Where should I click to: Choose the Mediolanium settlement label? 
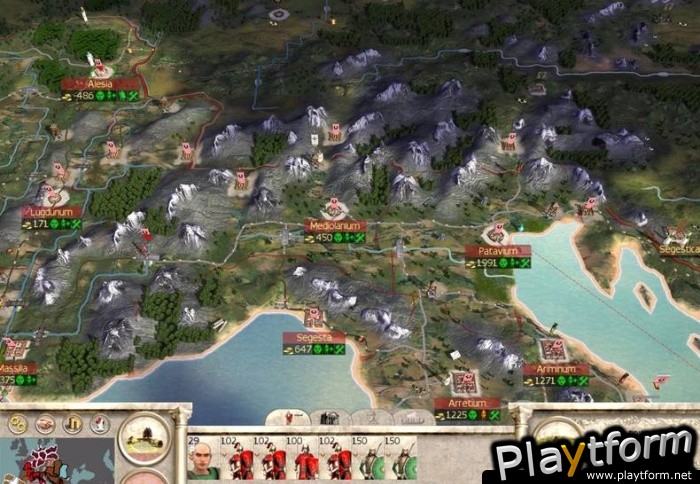[x=335, y=226]
